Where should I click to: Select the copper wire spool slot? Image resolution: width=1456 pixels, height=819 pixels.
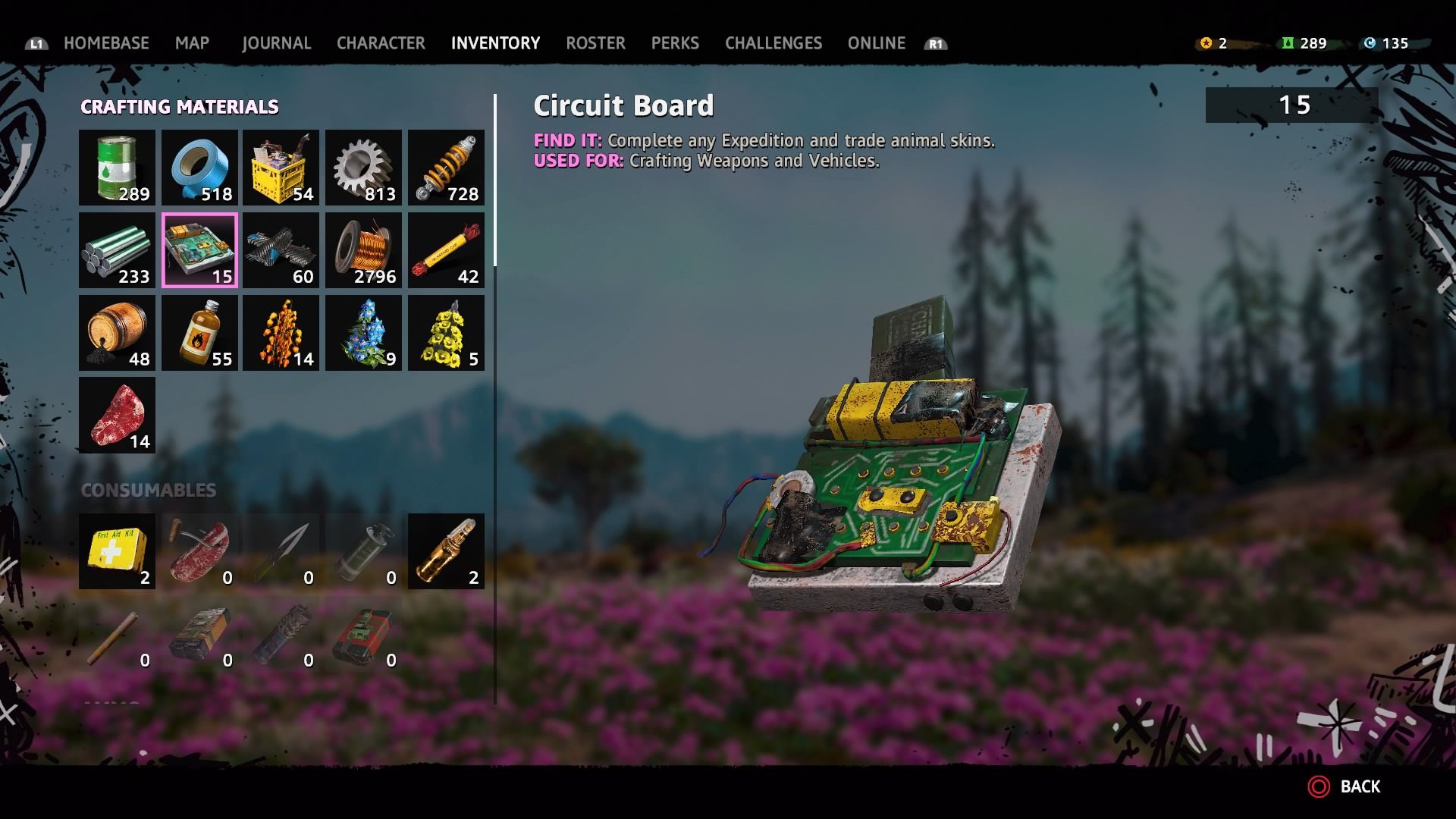(363, 250)
